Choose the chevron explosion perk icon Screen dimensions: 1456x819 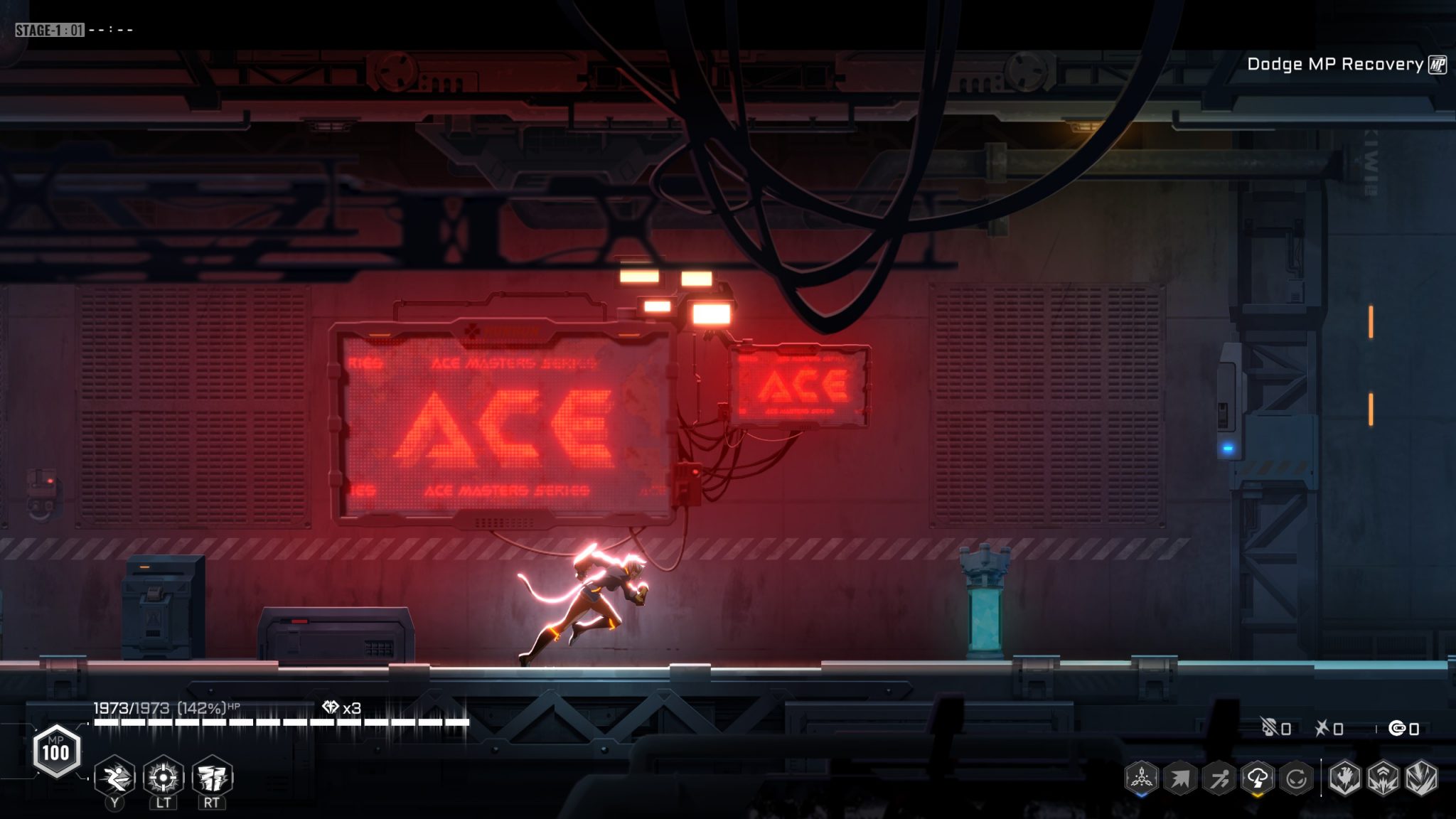point(1383,778)
